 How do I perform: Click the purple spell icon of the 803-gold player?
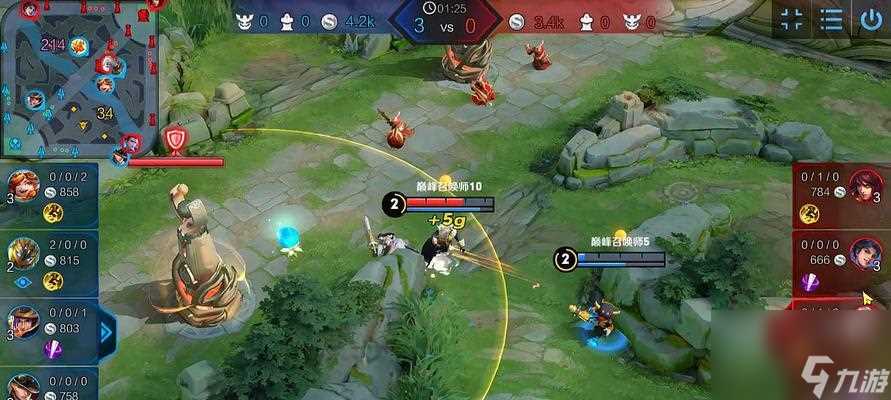[53, 348]
